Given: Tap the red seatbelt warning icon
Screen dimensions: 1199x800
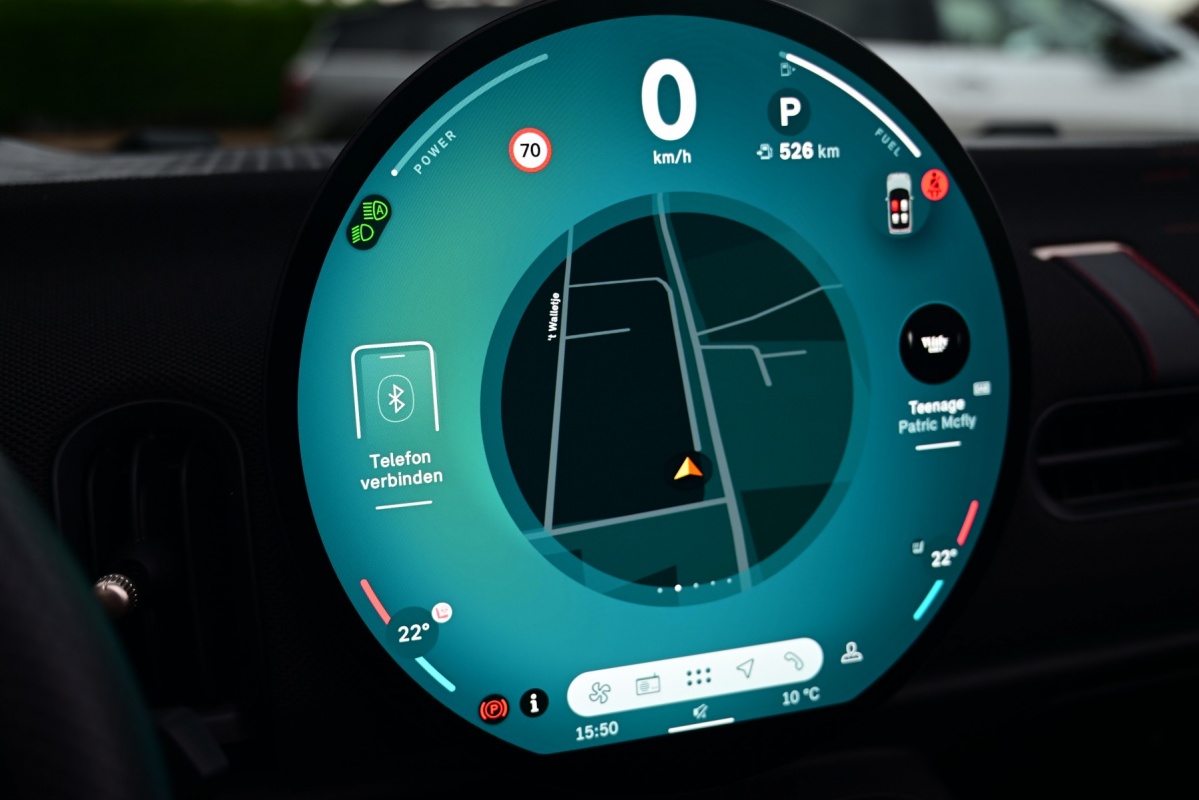Looking at the screenshot, I should [x=934, y=184].
